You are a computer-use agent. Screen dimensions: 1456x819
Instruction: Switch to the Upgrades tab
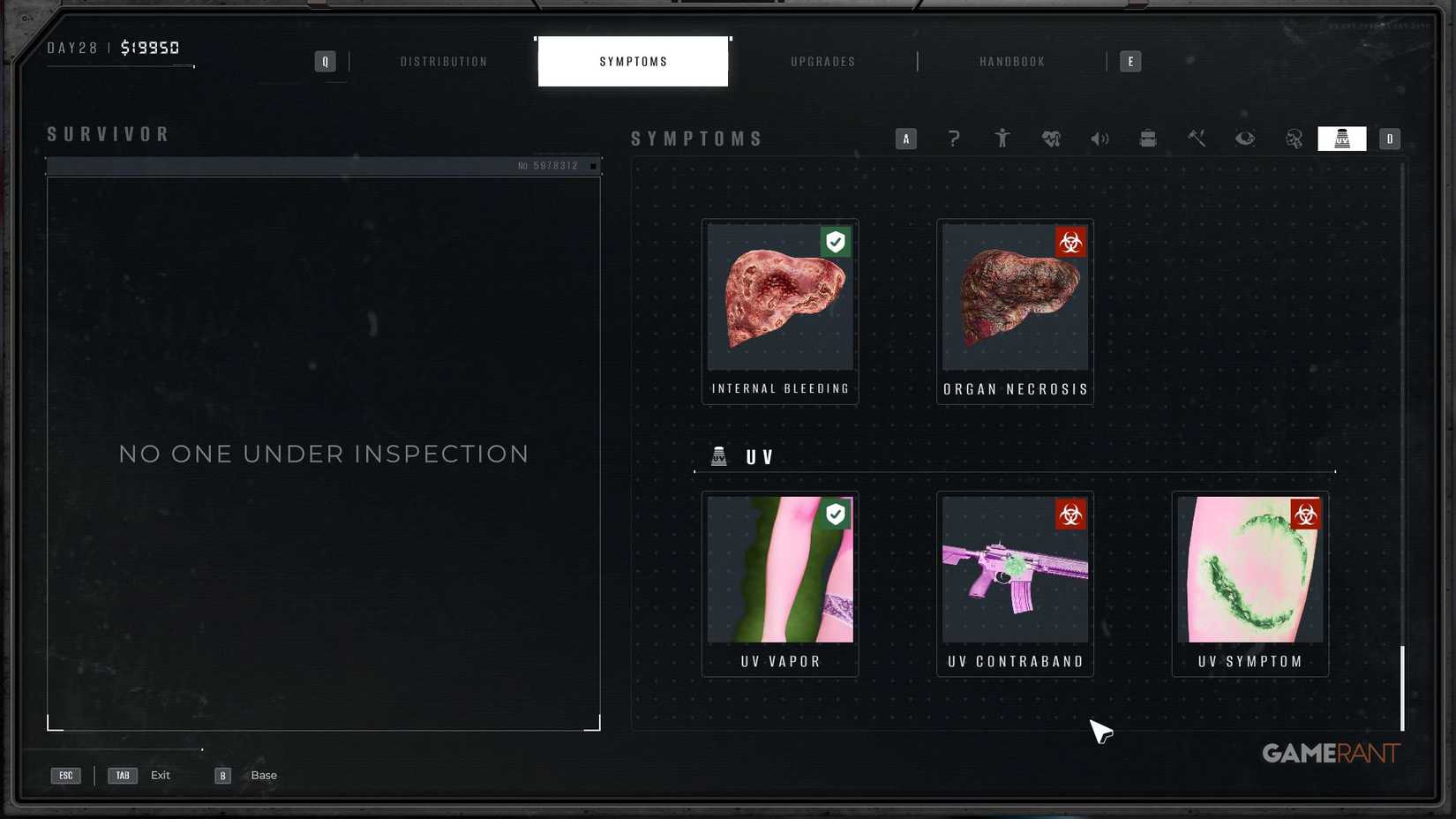point(822,61)
